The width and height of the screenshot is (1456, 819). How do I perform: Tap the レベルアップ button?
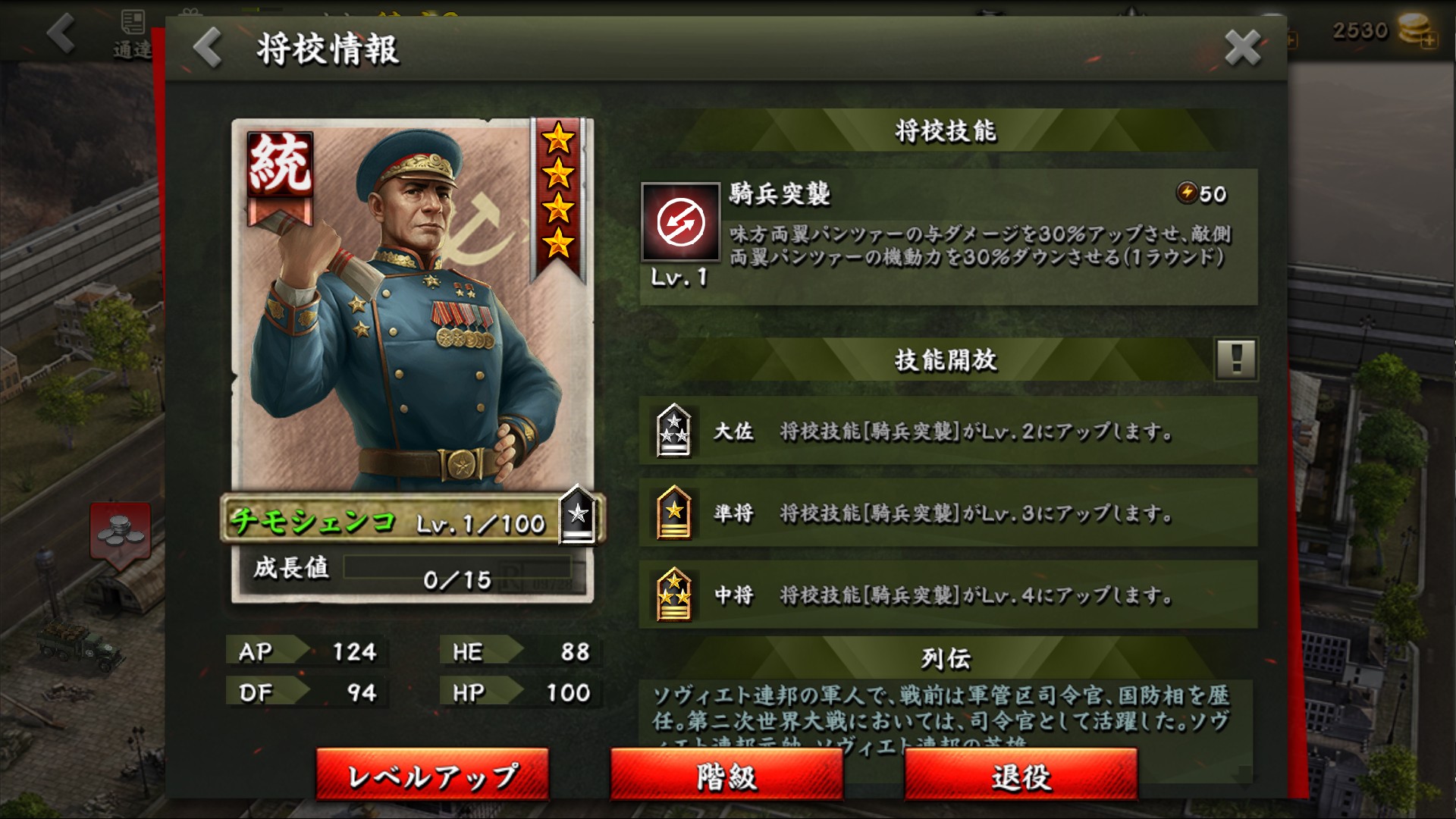(x=432, y=775)
